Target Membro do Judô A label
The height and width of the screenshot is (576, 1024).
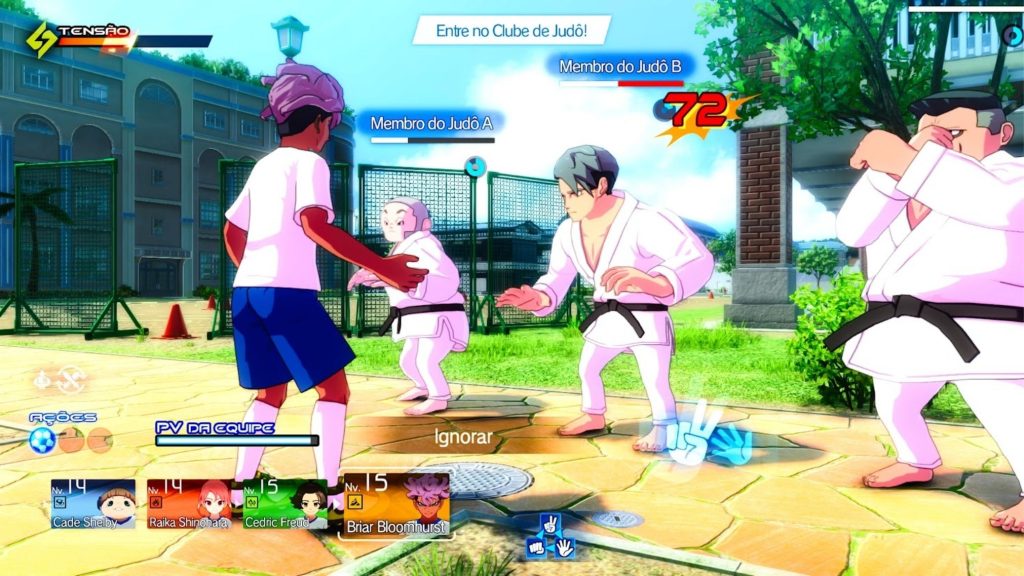tap(432, 124)
